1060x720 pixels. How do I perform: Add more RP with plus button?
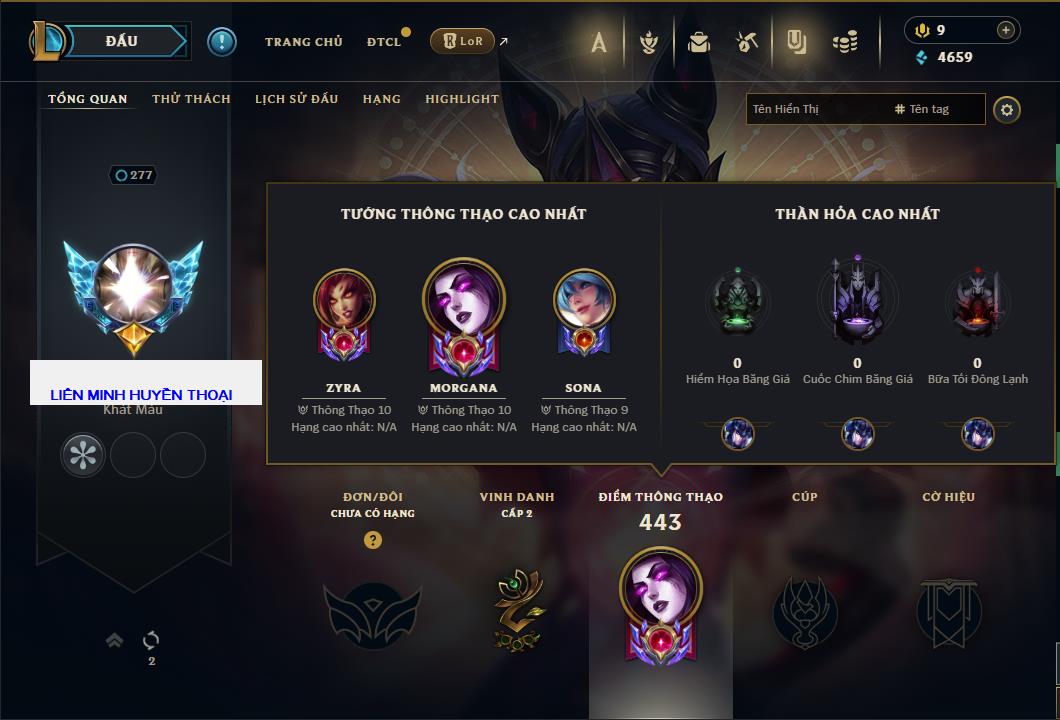1006,30
